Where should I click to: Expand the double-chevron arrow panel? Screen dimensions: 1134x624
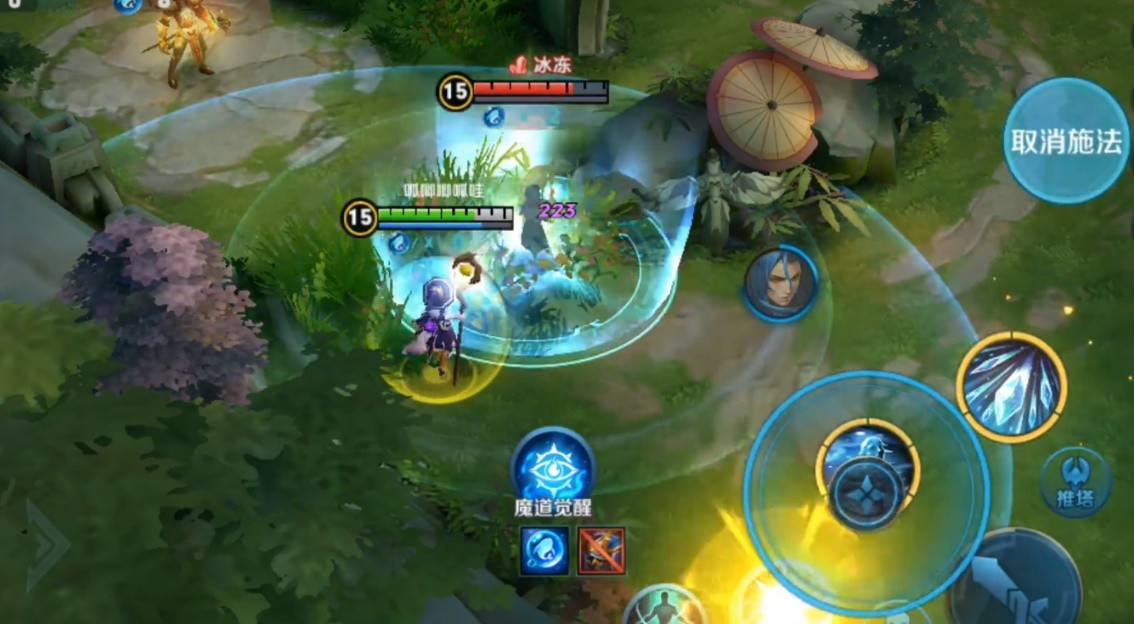pos(45,545)
